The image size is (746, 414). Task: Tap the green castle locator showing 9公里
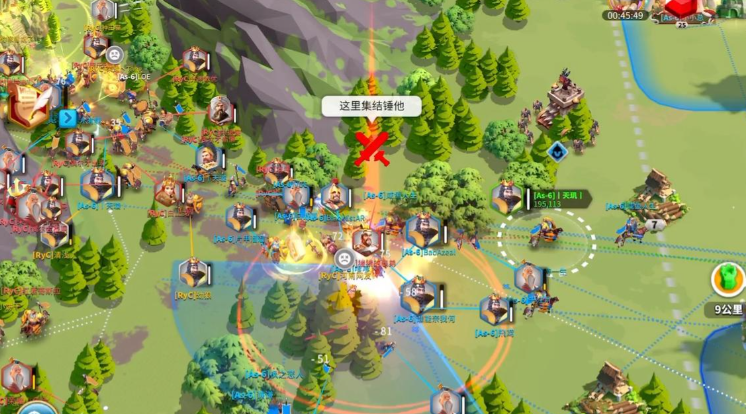(x=729, y=280)
